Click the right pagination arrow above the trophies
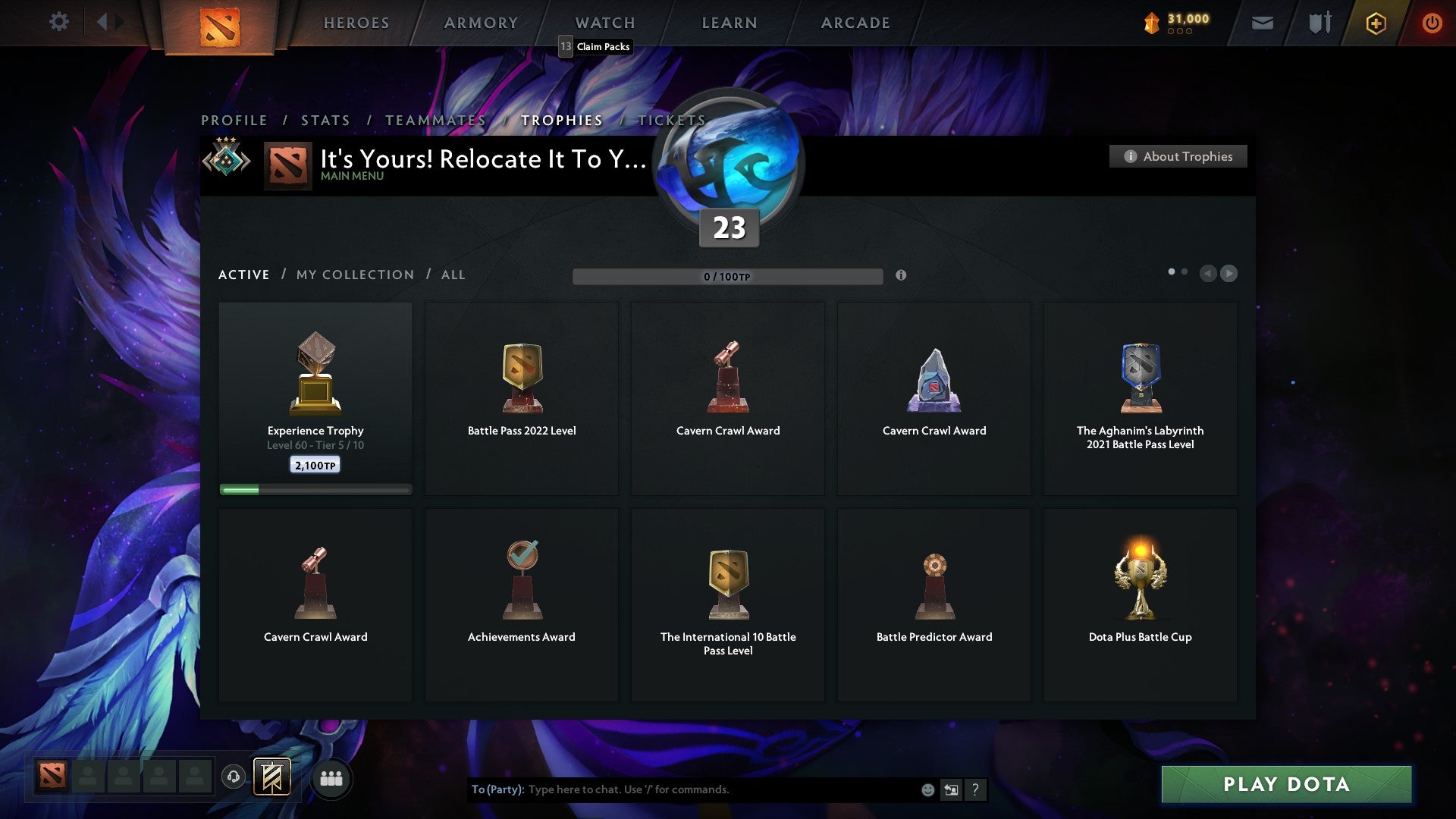Screen dimensions: 1456x819 (1228, 274)
